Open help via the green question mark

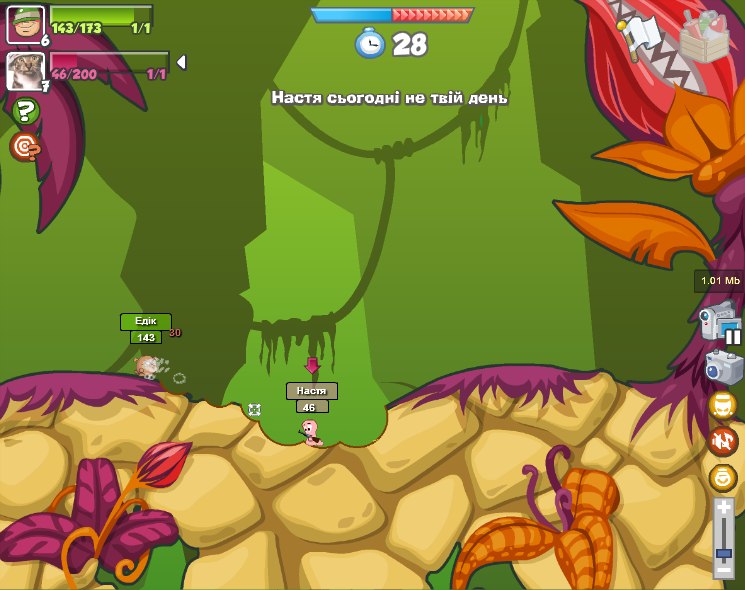click(x=25, y=111)
